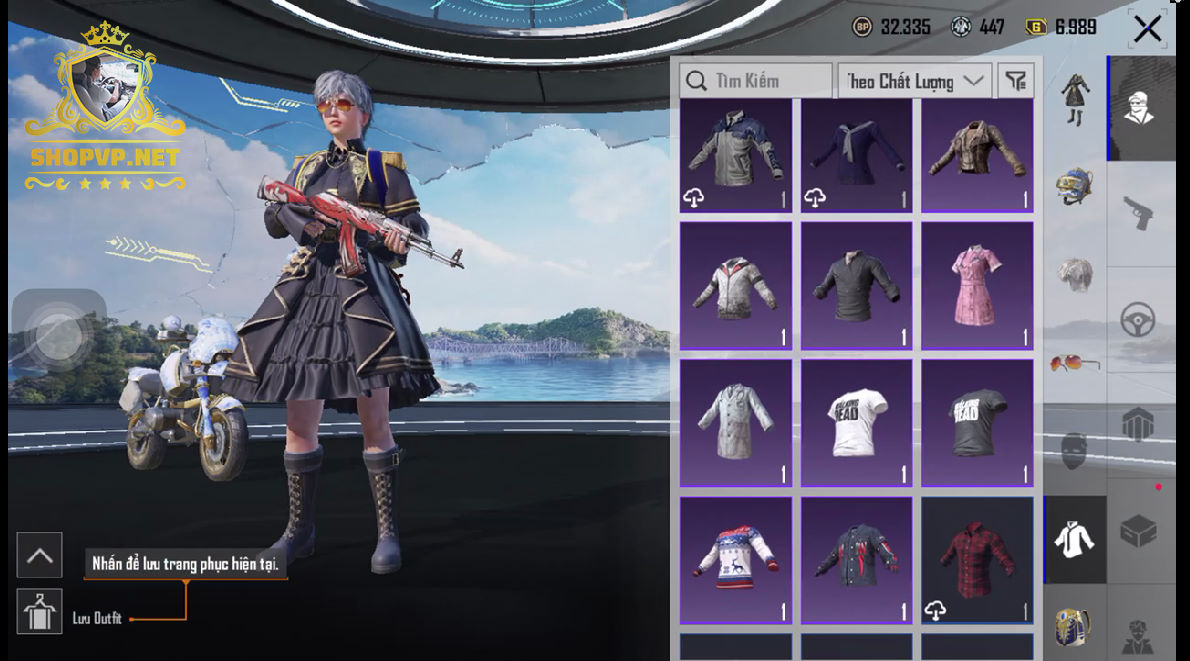
Task: Select the navy sailor-collar sweater
Action: point(856,155)
